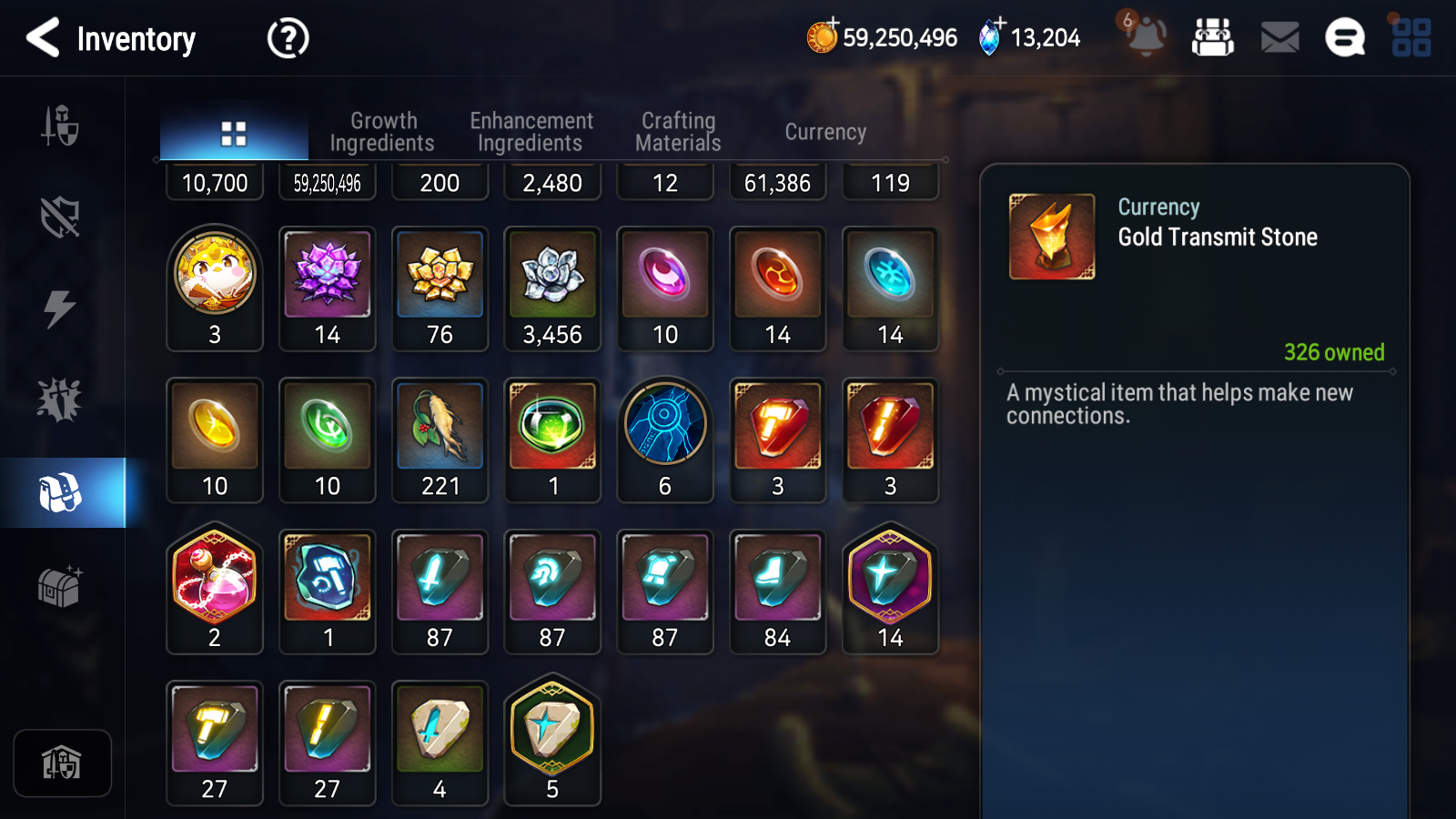The height and width of the screenshot is (819, 1456).
Task: Open the mail envelope icon
Action: coord(1278,38)
